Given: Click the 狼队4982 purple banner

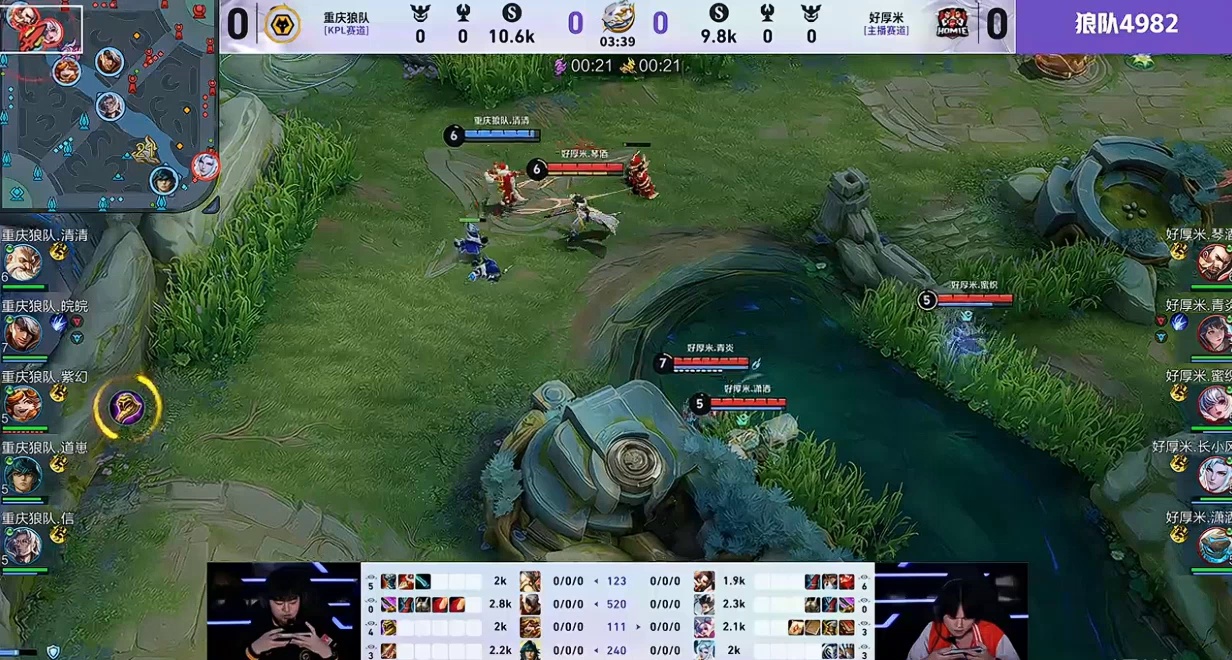Looking at the screenshot, I should coord(1125,25).
